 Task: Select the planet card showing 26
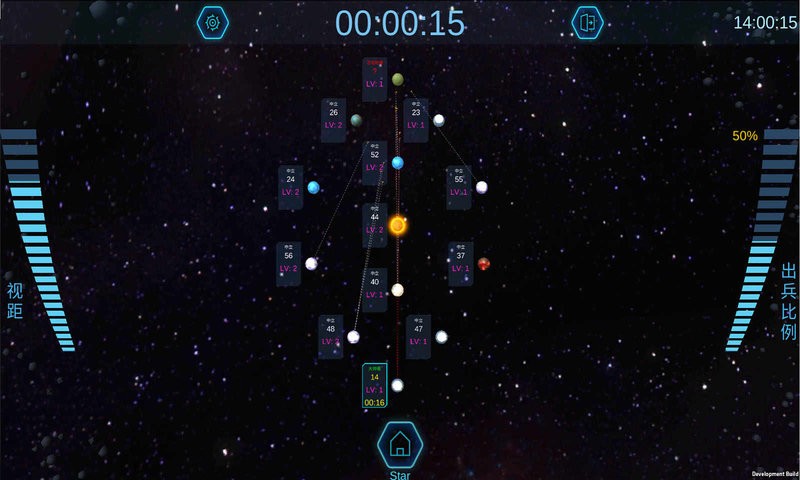pyautogui.click(x=334, y=119)
